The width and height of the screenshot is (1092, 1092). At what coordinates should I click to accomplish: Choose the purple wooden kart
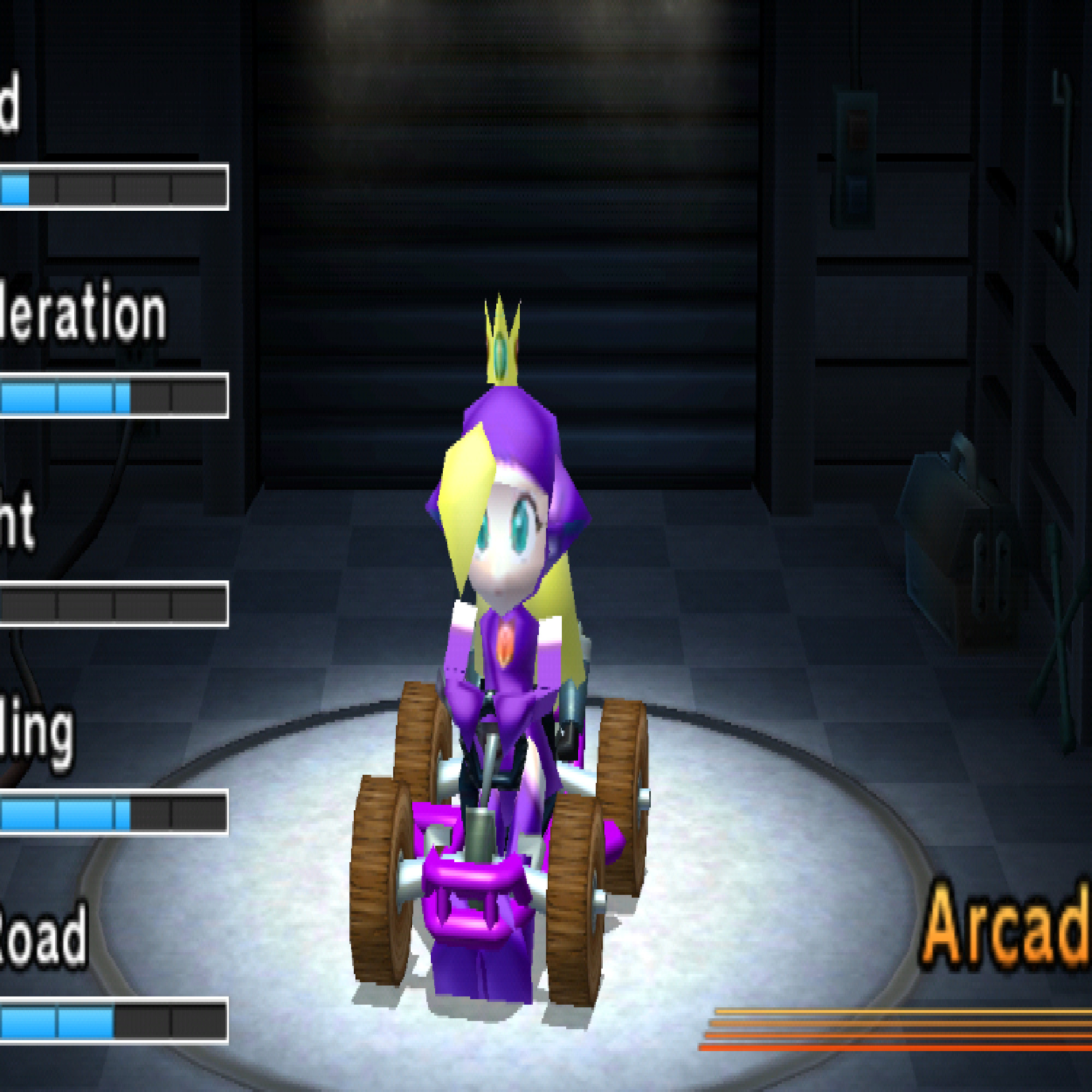pos(497,848)
